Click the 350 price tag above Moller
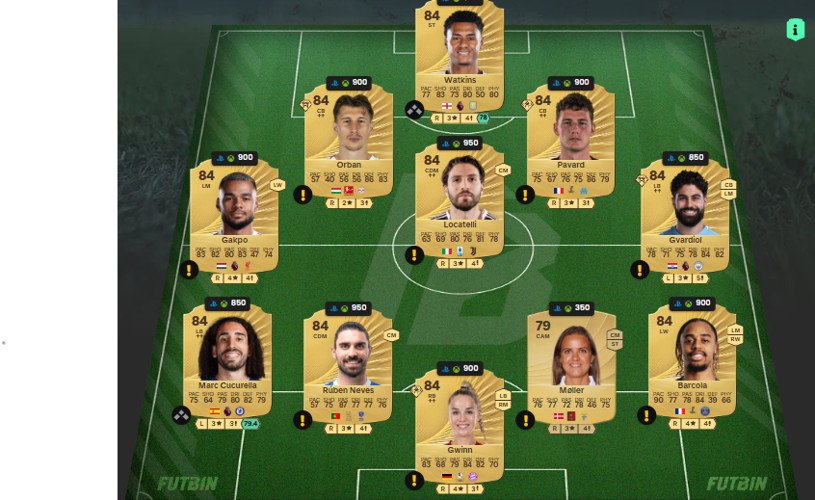Viewport: 815px width, 500px height. click(x=571, y=308)
